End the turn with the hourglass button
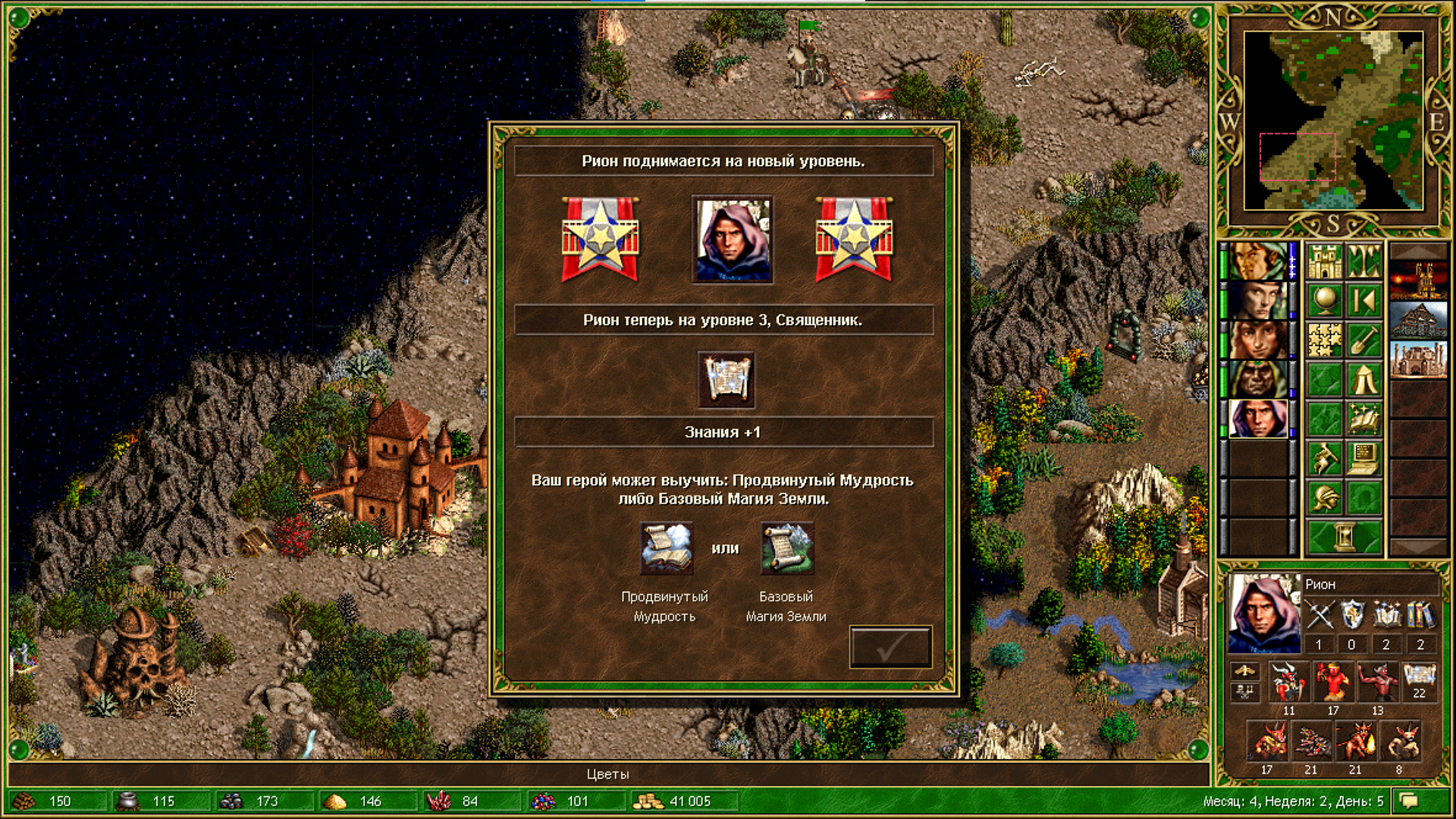Viewport: 1456px width, 819px height. [1344, 538]
